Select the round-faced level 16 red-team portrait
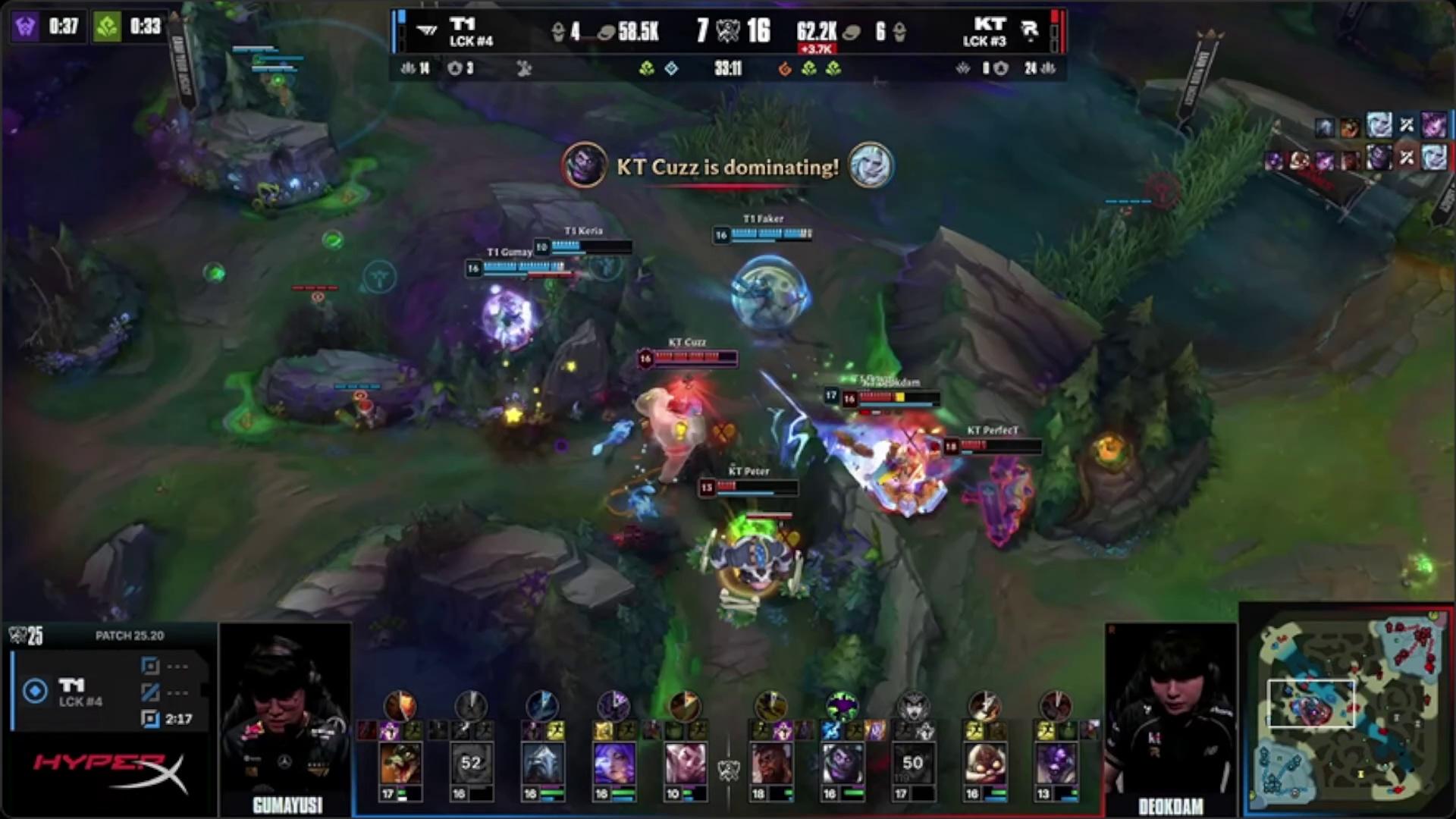The width and height of the screenshot is (1456, 819). [984, 763]
